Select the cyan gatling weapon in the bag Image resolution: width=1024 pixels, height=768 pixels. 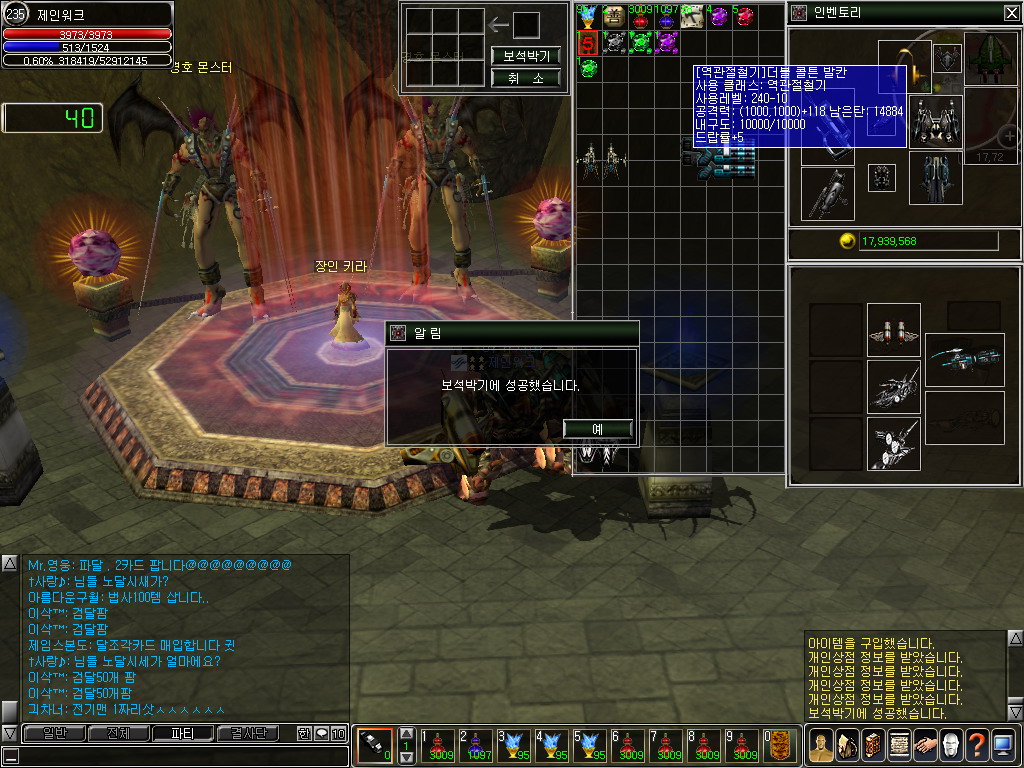pos(718,160)
